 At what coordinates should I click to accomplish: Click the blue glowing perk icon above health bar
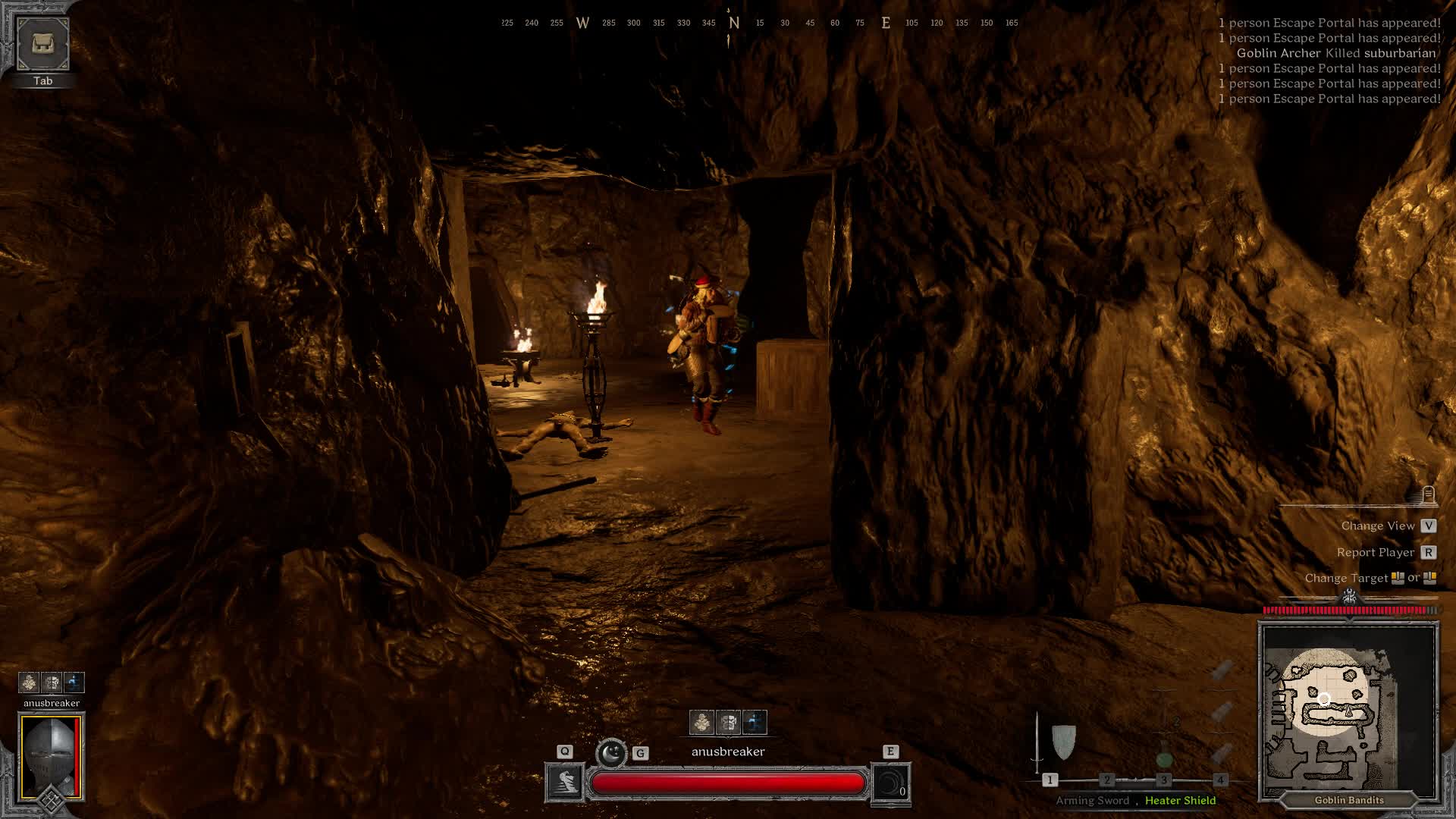pos(755,723)
